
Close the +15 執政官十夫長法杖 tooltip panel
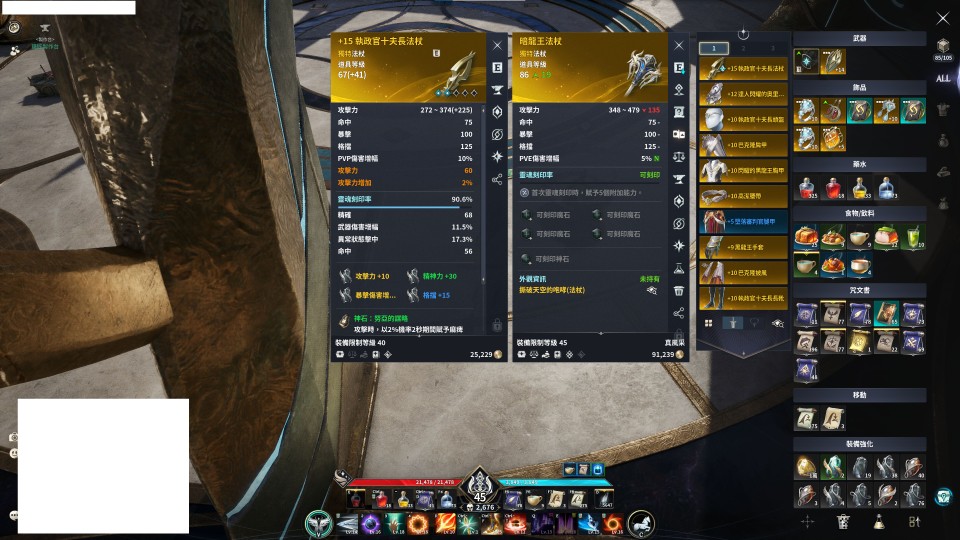tap(497, 45)
